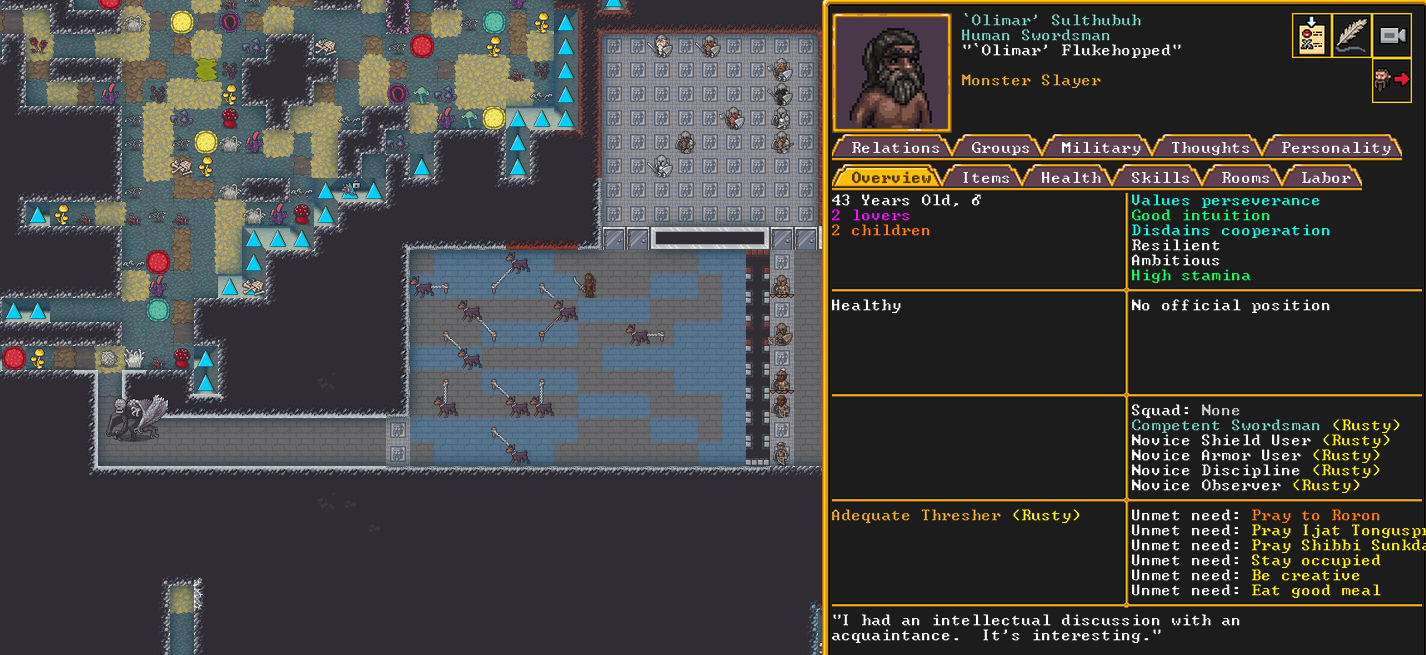Show the Skills tab
This screenshot has width=1426, height=655.
click(1159, 177)
